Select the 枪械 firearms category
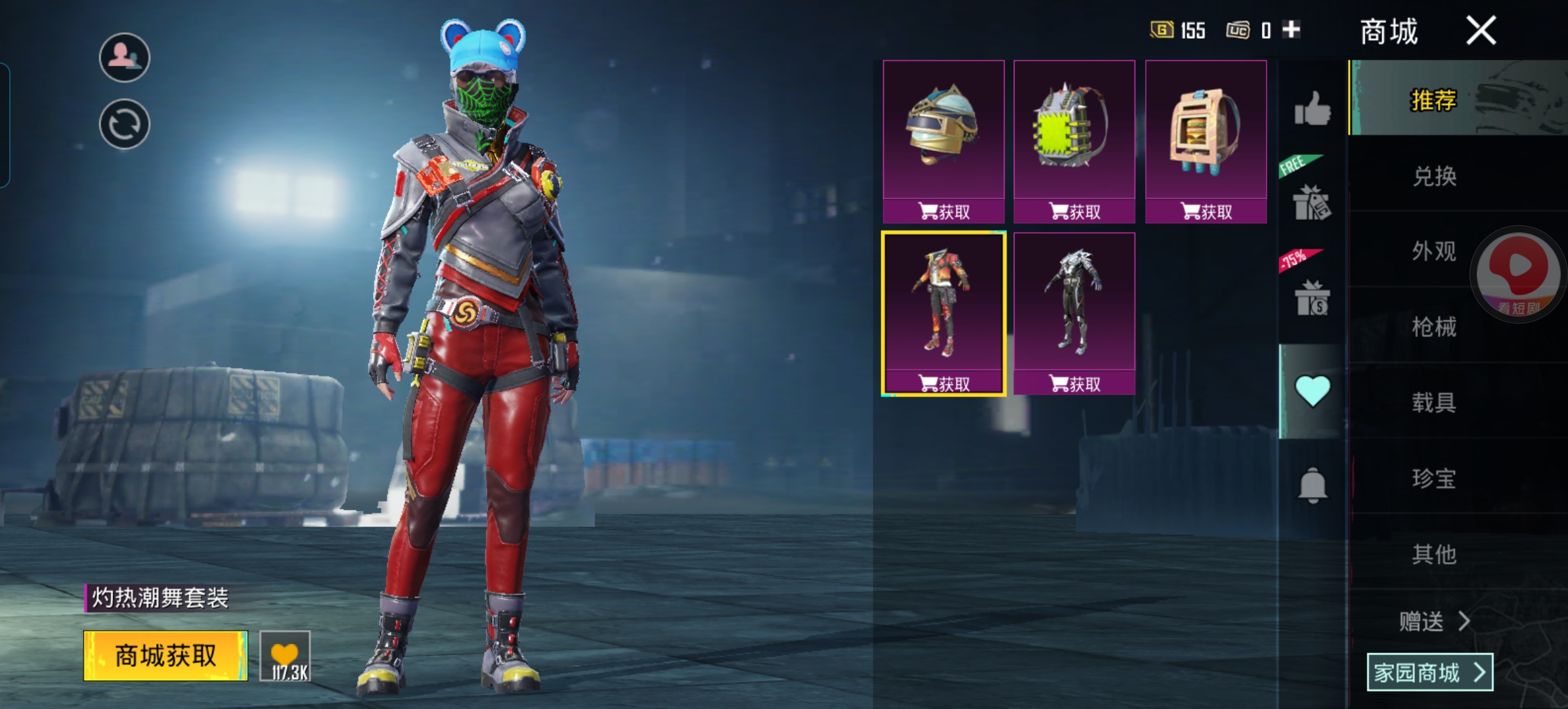The image size is (1568, 709). [1434, 327]
